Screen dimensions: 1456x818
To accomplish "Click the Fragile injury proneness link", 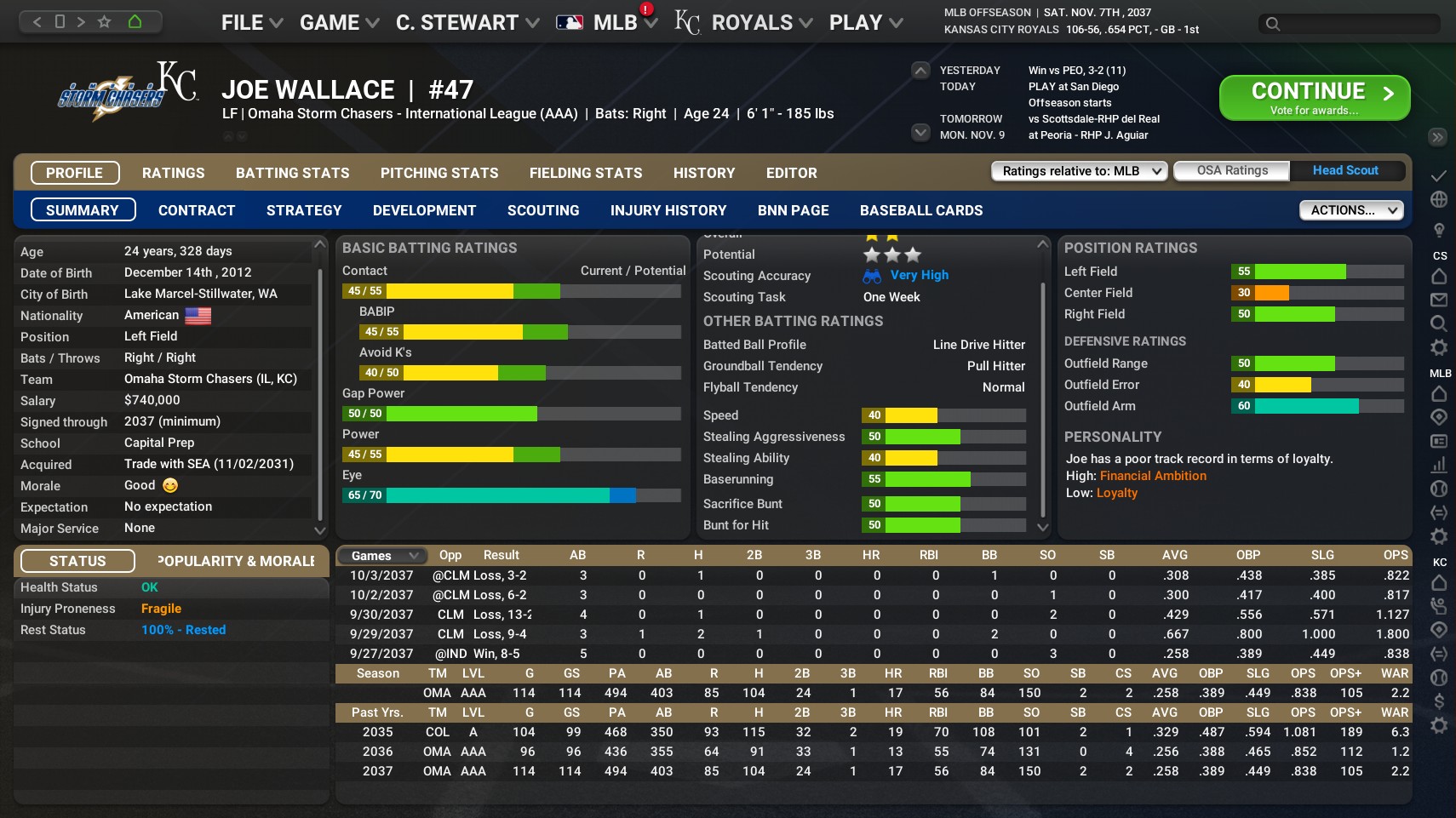I will pyautogui.click(x=161, y=608).
